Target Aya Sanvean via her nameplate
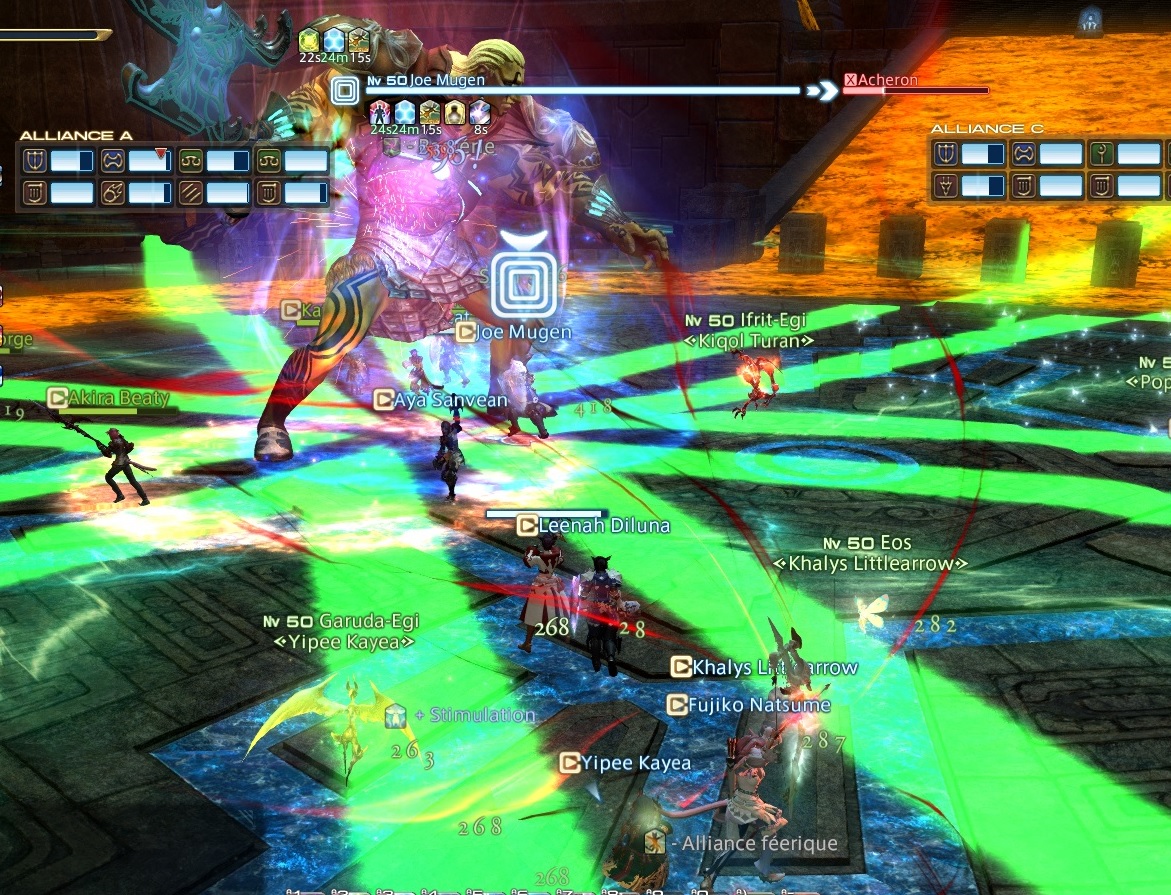 click(451, 400)
